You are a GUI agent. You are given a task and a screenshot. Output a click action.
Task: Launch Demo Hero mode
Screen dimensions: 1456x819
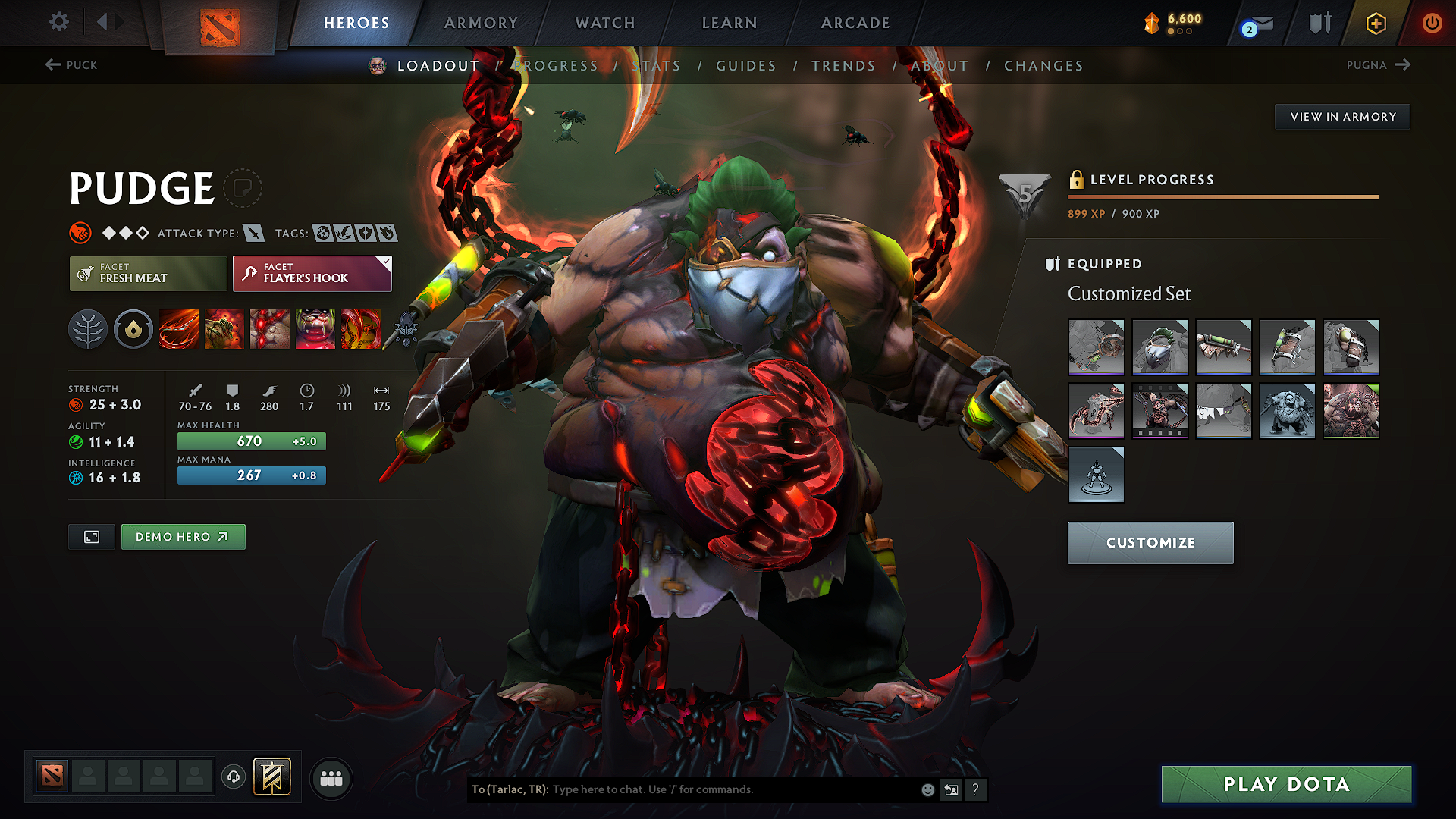point(183,537)
